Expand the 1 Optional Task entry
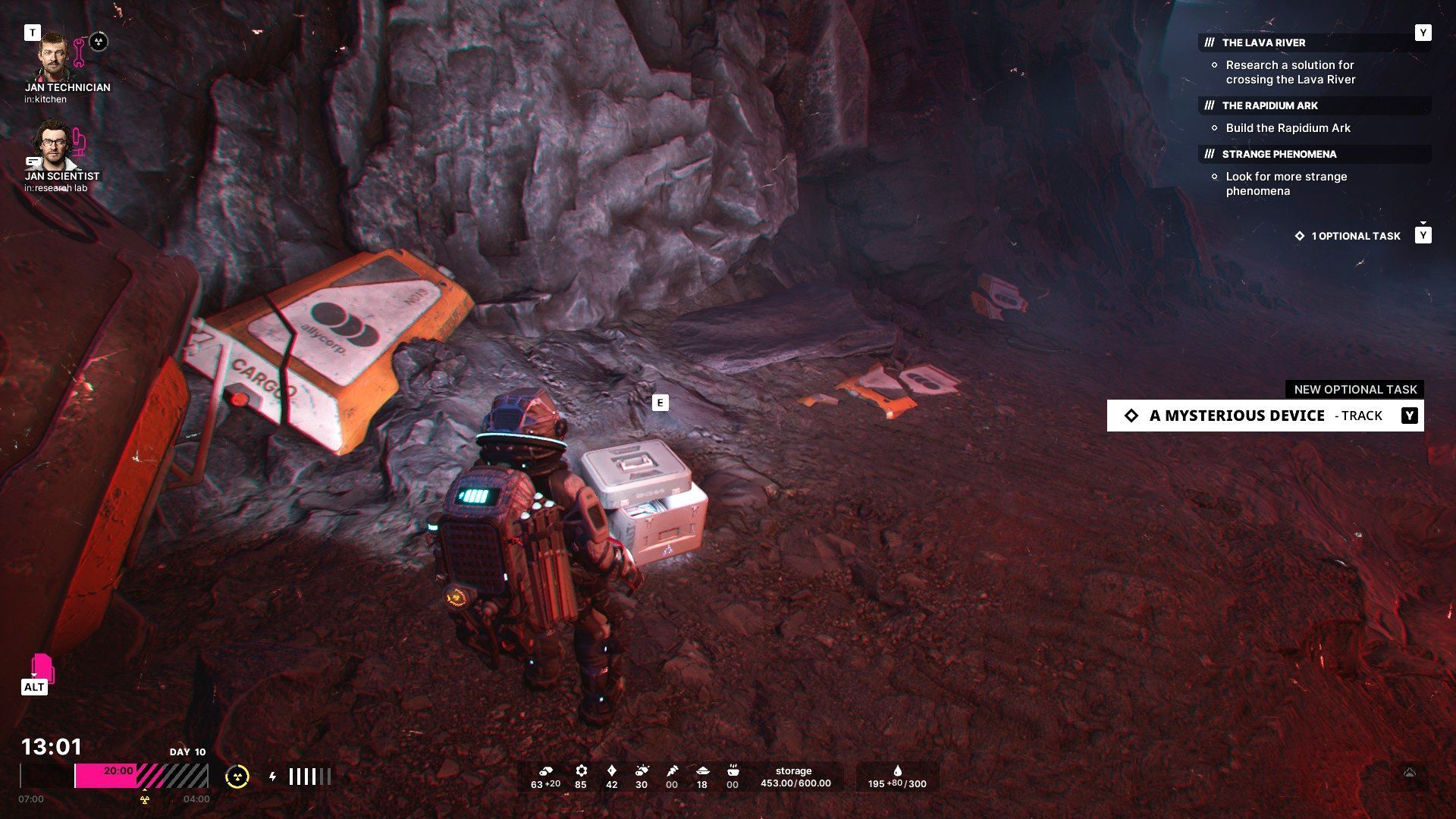The image size is (1456, 819). (x=1355, y=236)
